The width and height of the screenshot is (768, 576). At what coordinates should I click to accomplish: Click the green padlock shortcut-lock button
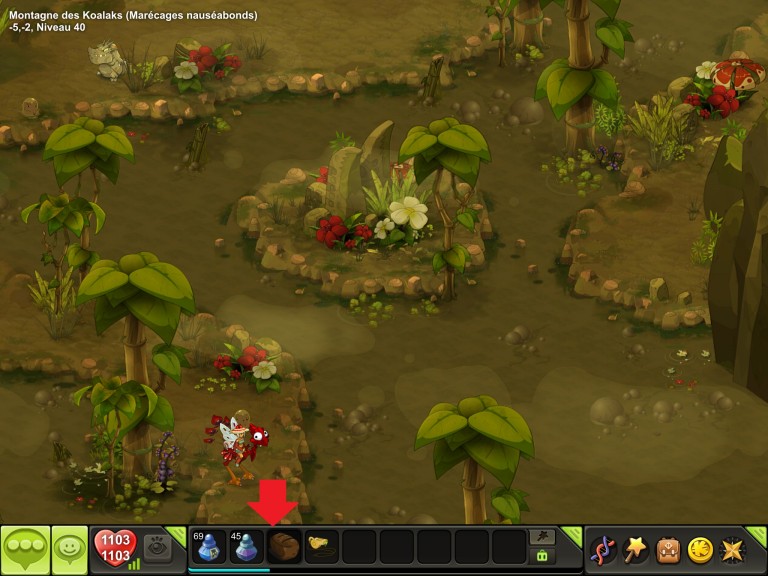[x=543, y=556]
